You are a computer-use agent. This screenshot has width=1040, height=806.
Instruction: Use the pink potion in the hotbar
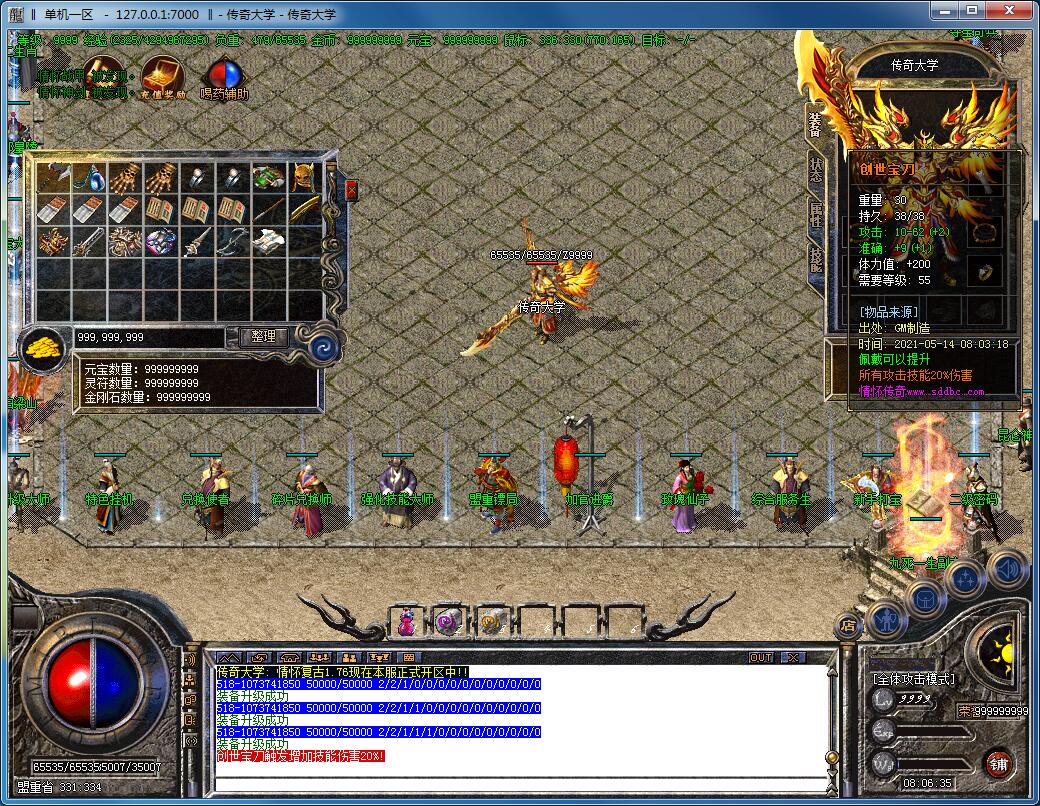pos(407,621)
